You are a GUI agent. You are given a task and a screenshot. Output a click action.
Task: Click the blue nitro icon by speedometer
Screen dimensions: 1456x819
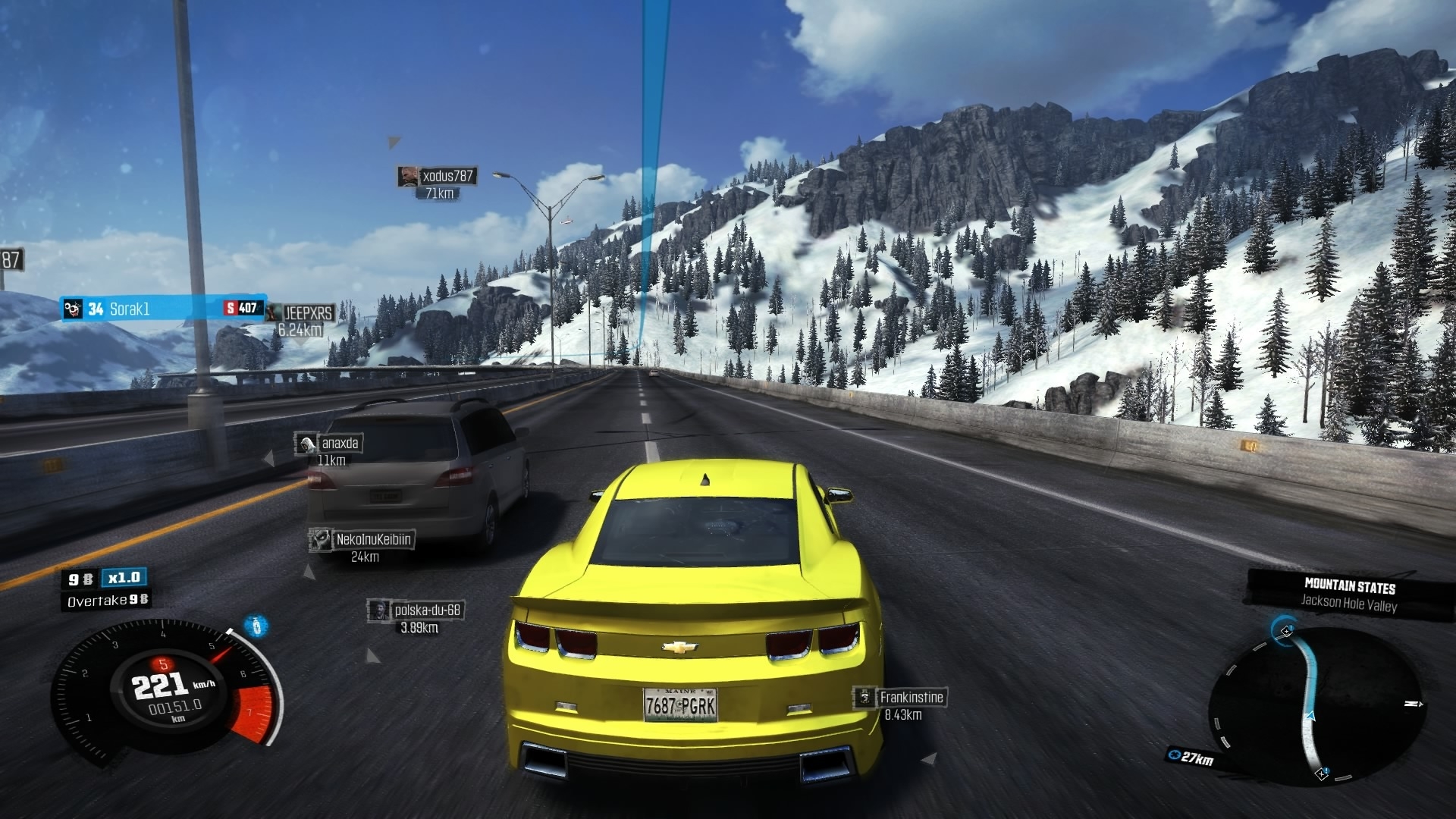[x=256, y=626]
